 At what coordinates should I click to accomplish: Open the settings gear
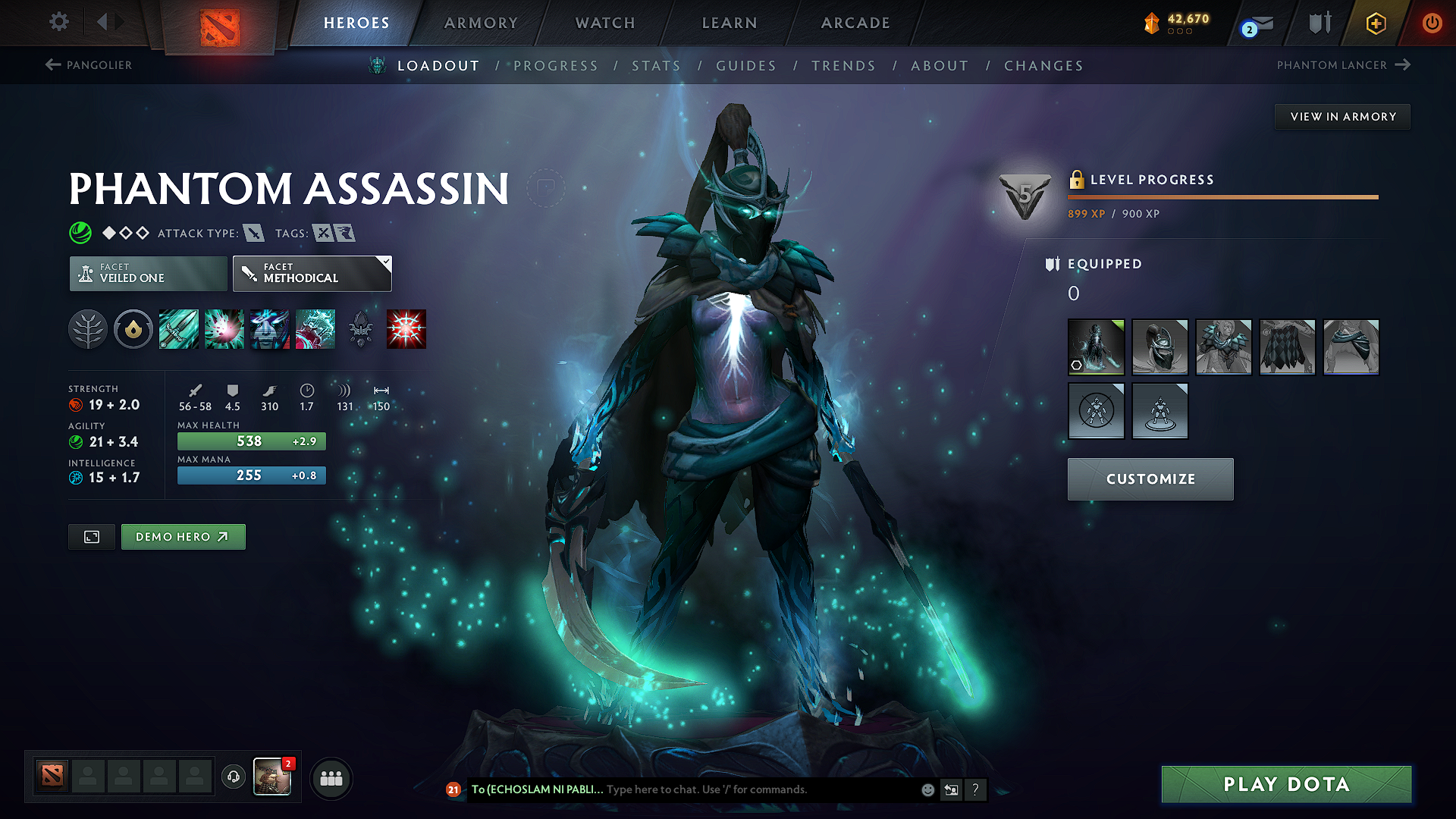(x=59, y=22)
